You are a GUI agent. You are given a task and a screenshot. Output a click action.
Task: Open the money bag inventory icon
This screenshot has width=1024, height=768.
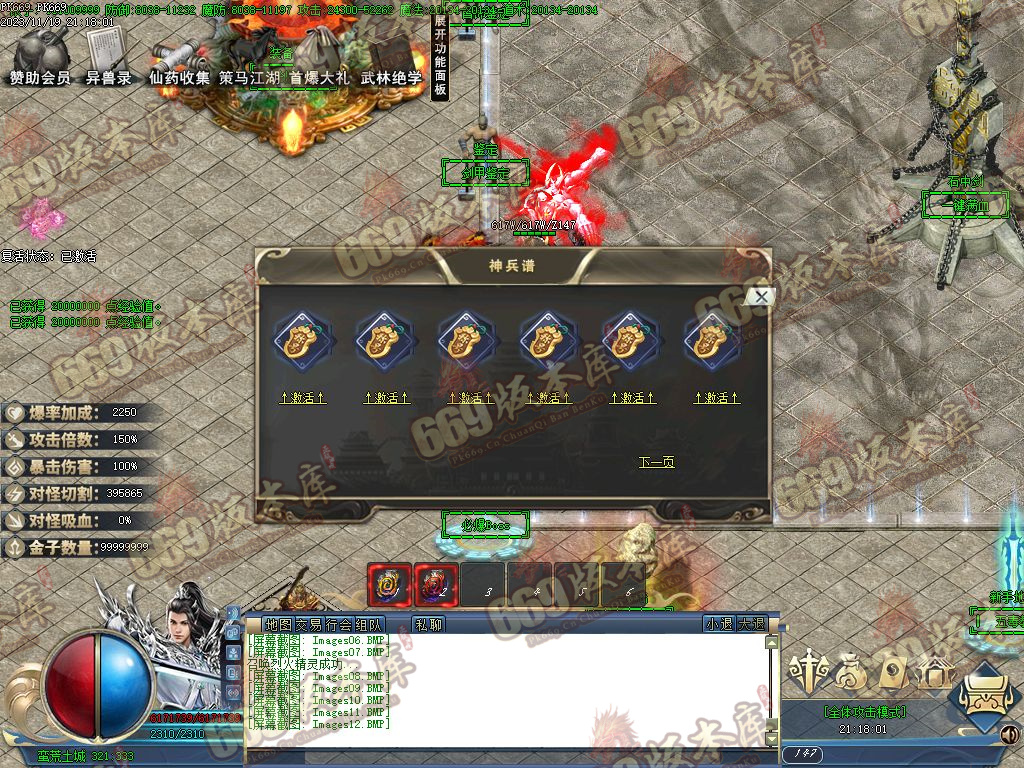click(x=850, y=674)
